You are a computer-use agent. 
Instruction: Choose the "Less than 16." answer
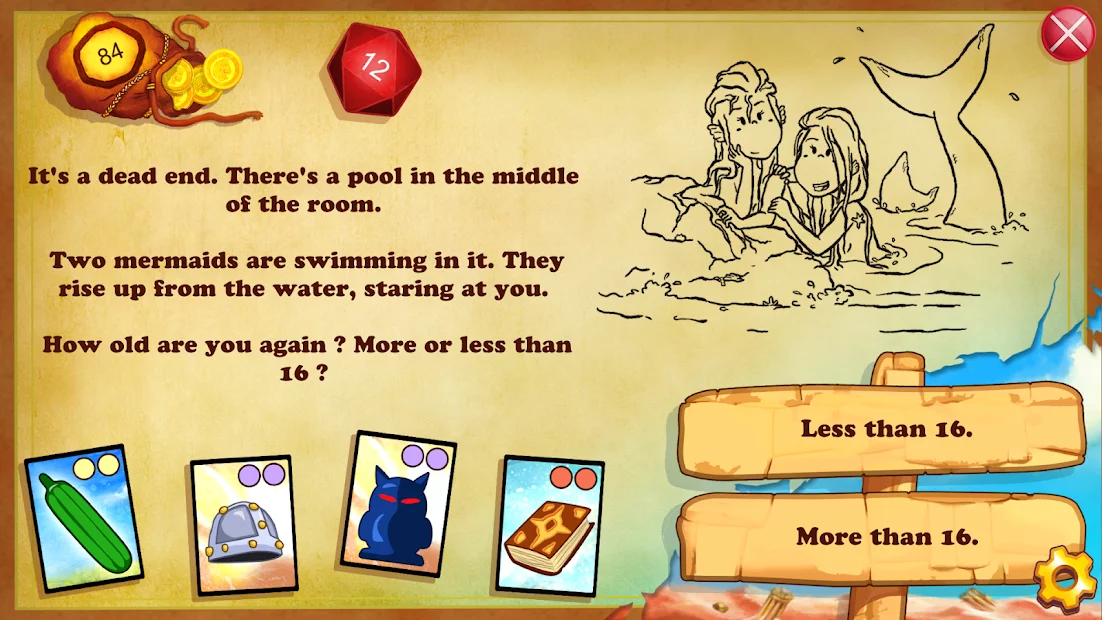[886, 429]
